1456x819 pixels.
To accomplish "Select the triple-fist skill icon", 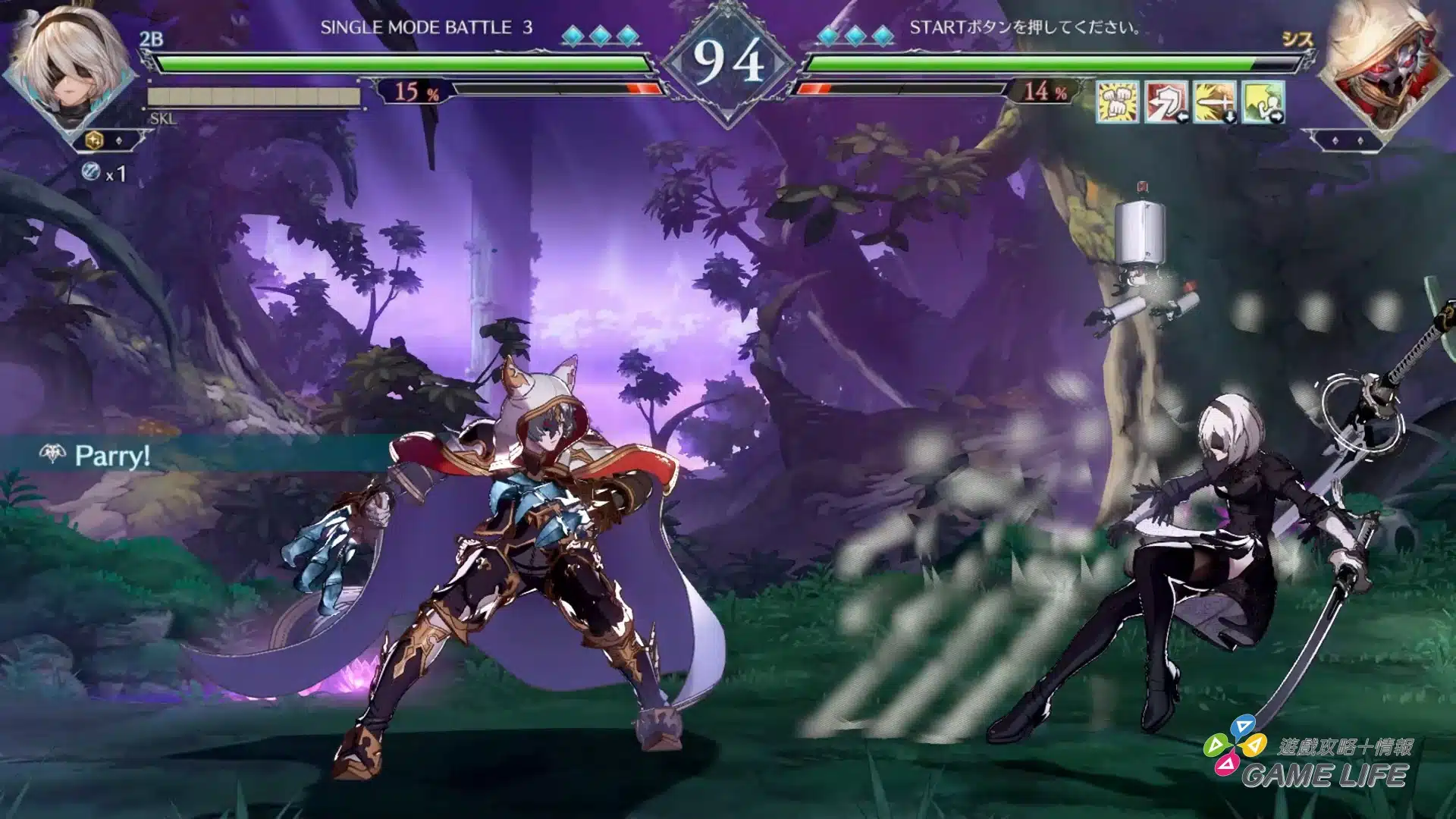I will [x=1118, y=101].
